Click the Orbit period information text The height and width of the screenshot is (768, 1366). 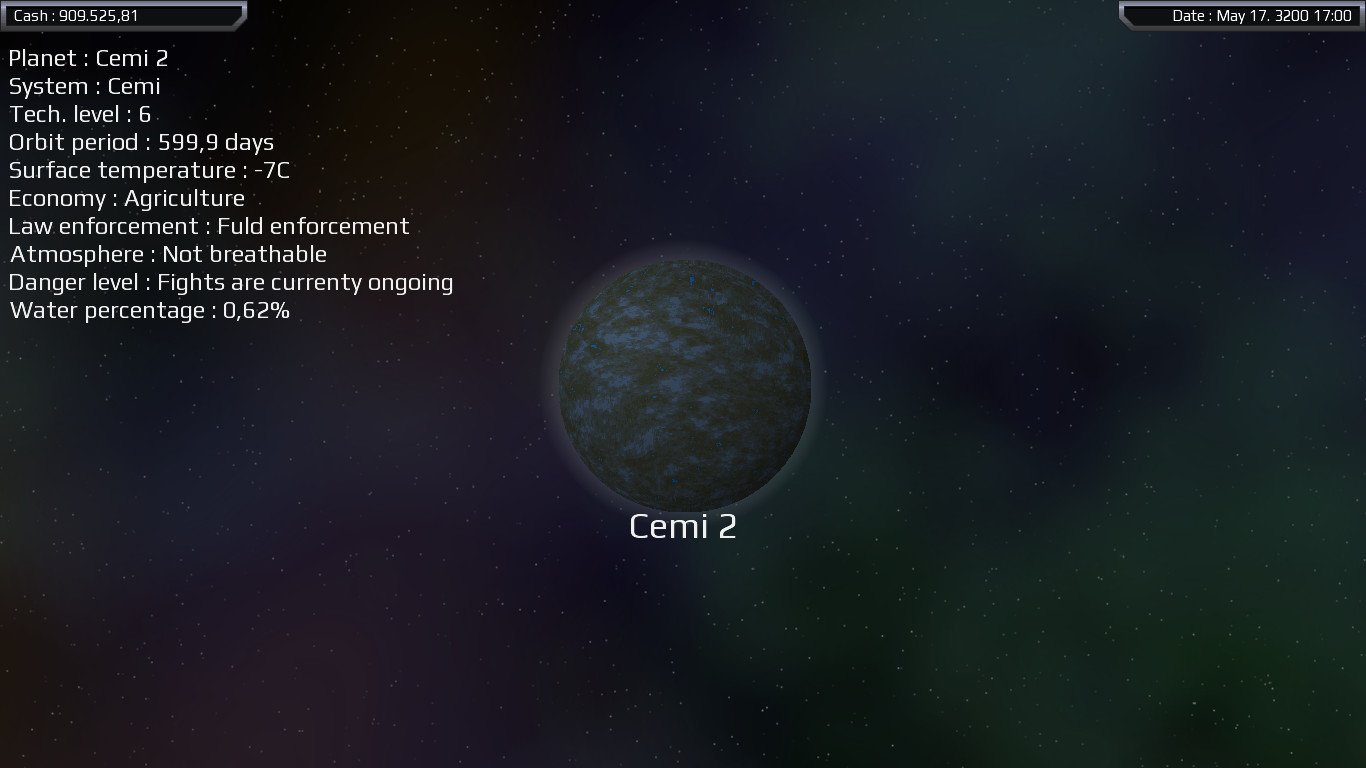[140, 142]
